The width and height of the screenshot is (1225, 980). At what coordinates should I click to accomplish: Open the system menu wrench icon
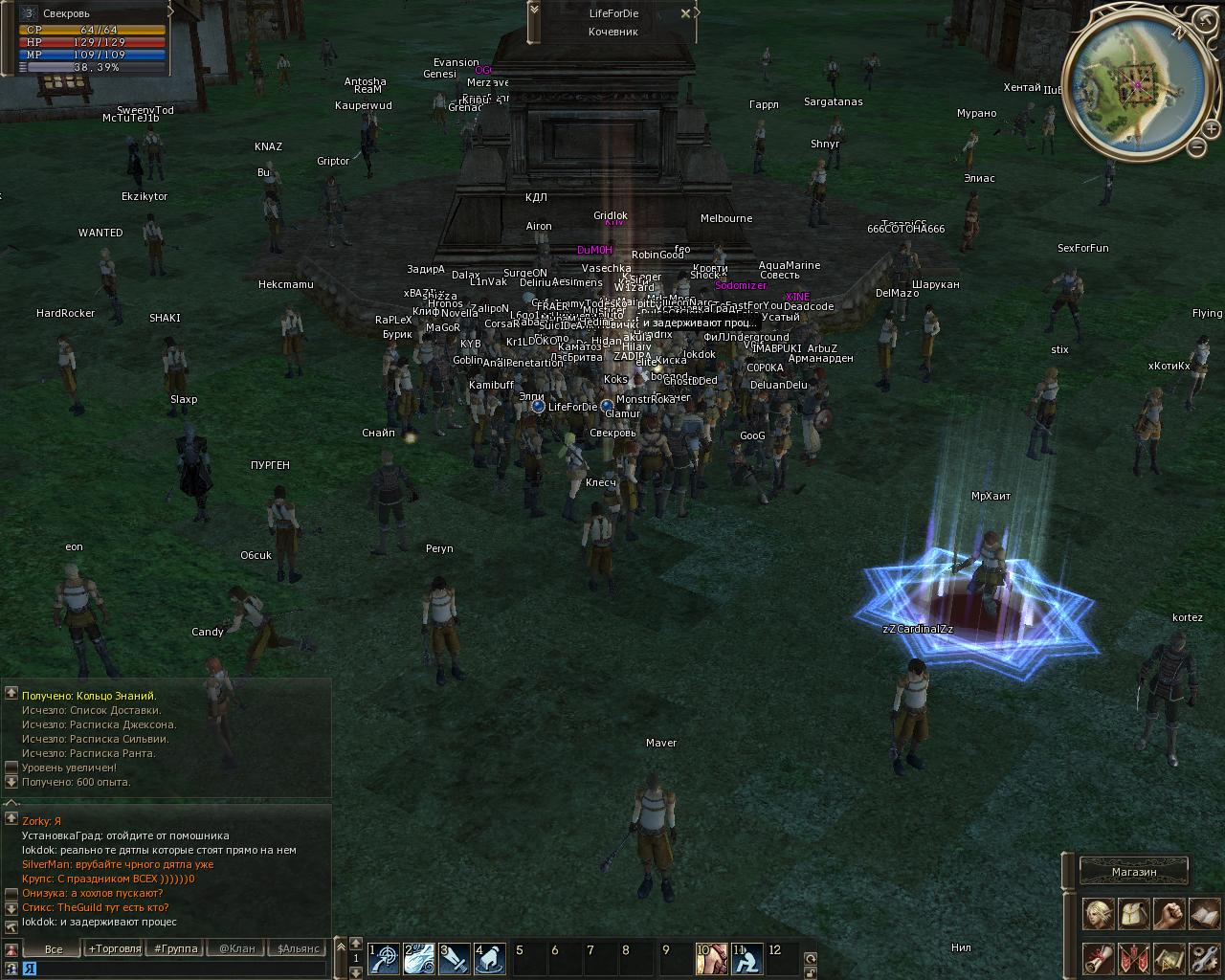1203,958
